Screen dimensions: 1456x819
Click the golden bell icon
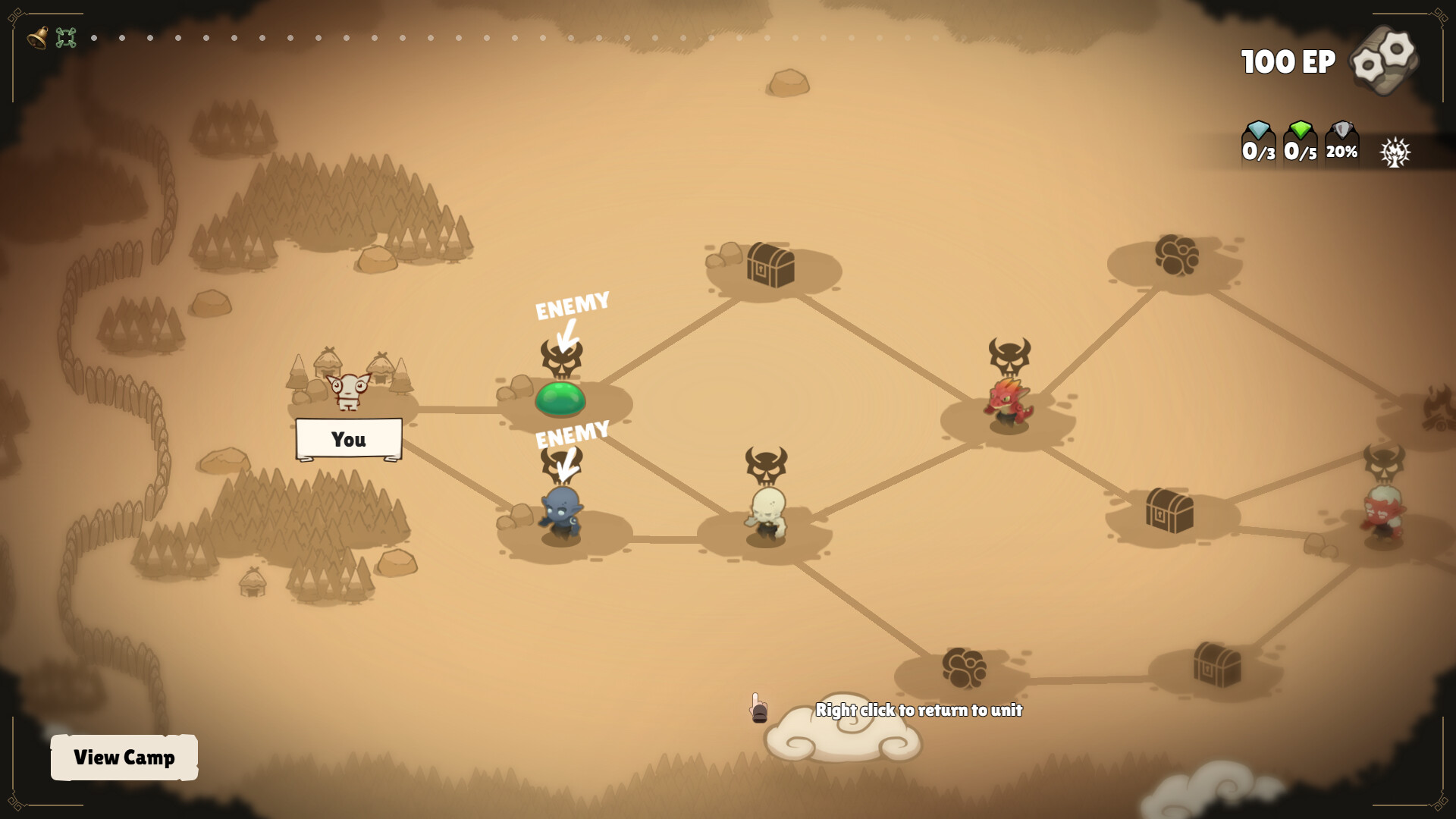click(37, 37)
